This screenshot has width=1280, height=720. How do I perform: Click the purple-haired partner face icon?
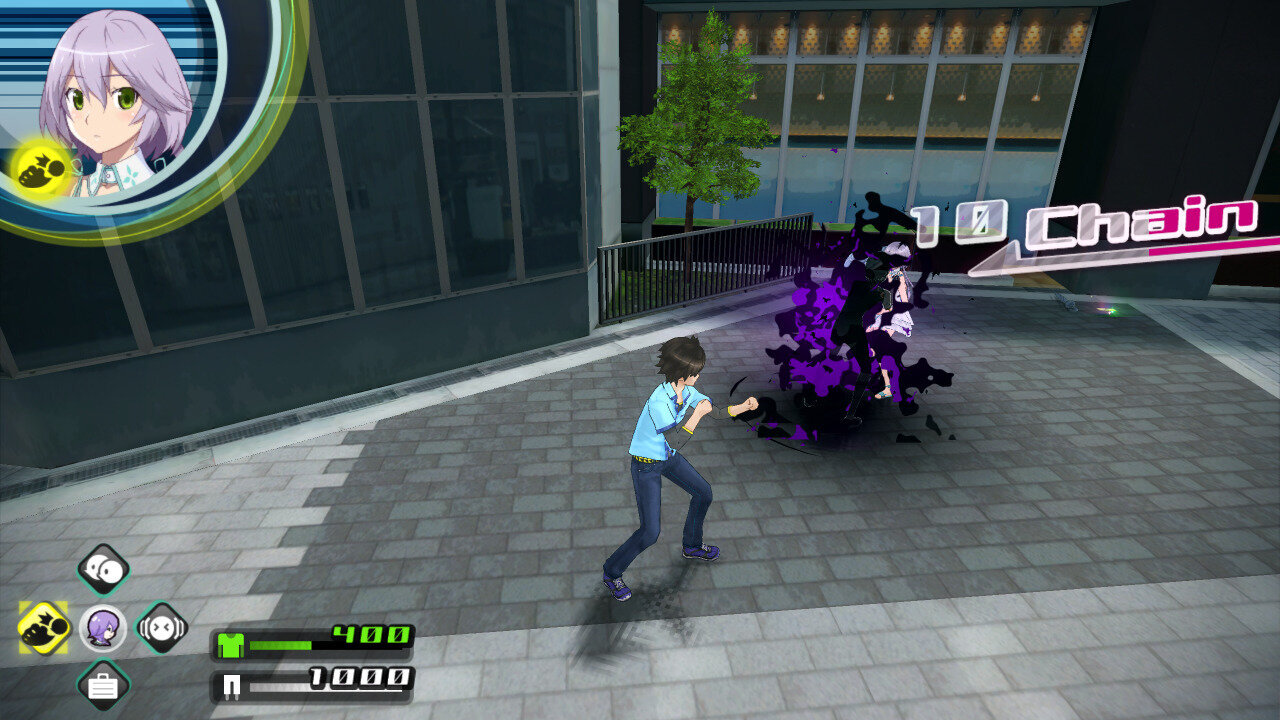point(103,628)
